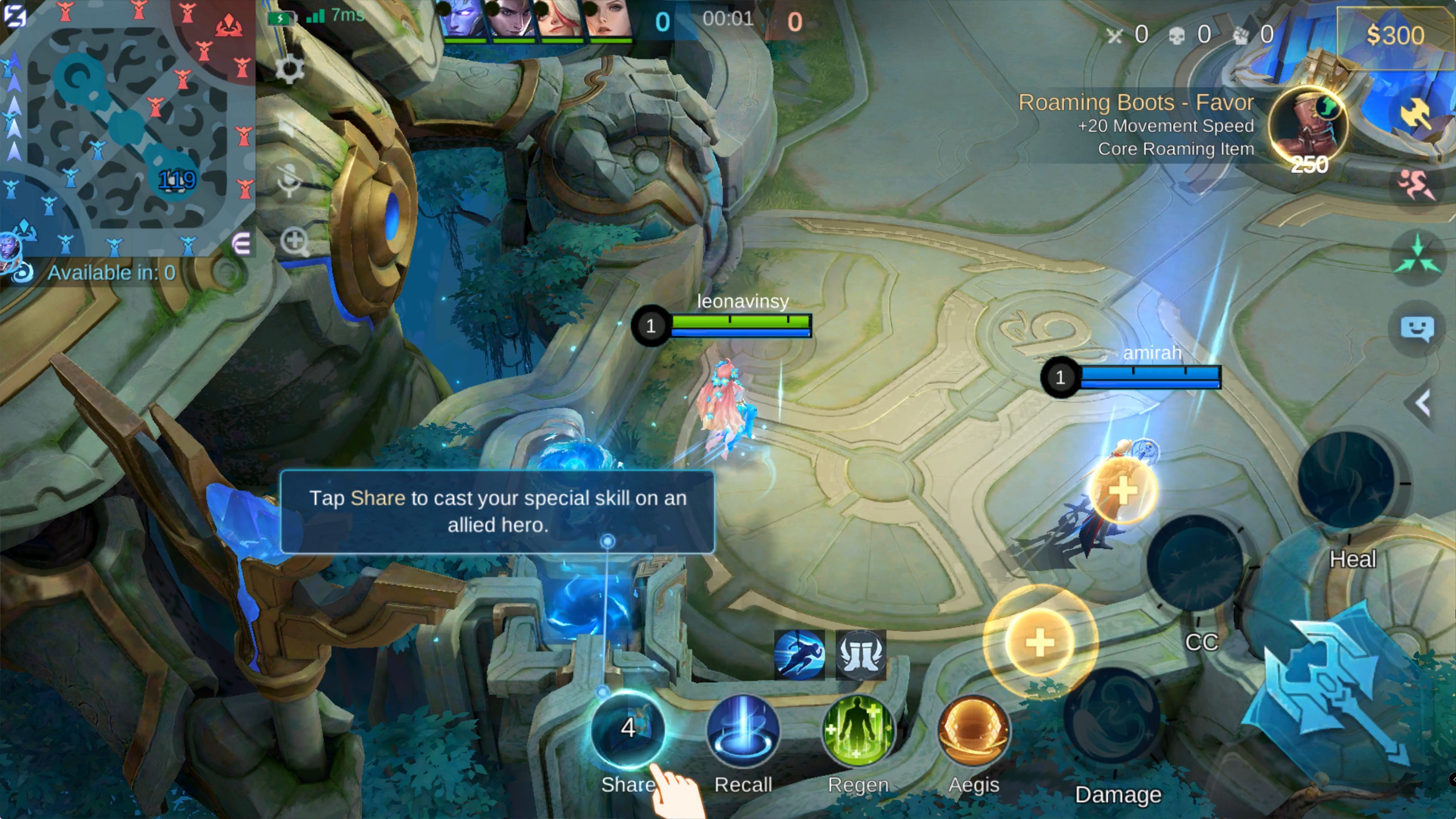The height and width of the screenshot is (819, 1456).
Task: Toggle the microphone icon
Action: coord(289,180)
